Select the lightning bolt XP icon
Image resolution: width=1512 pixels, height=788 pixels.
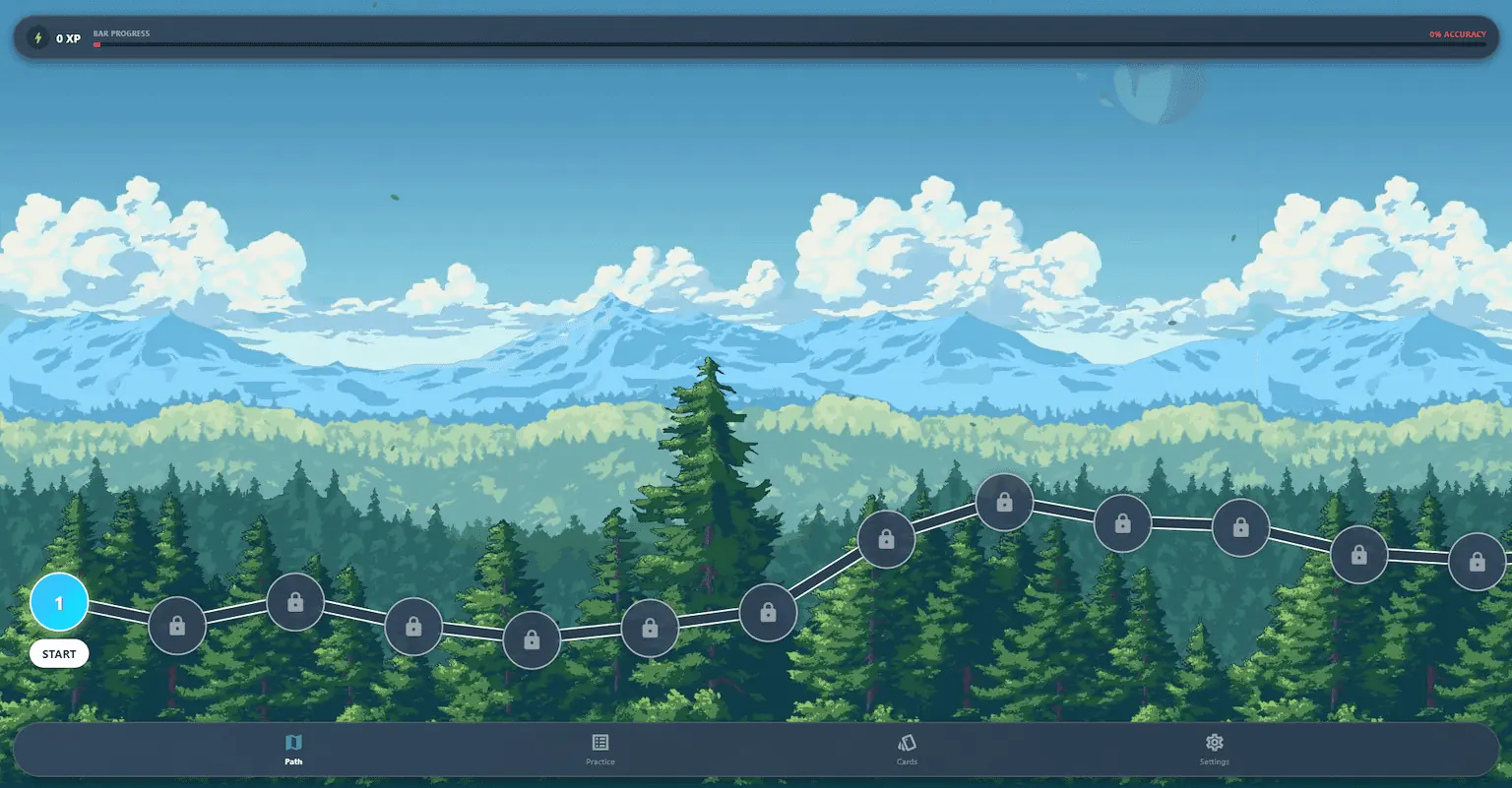(x=38, y=38)
